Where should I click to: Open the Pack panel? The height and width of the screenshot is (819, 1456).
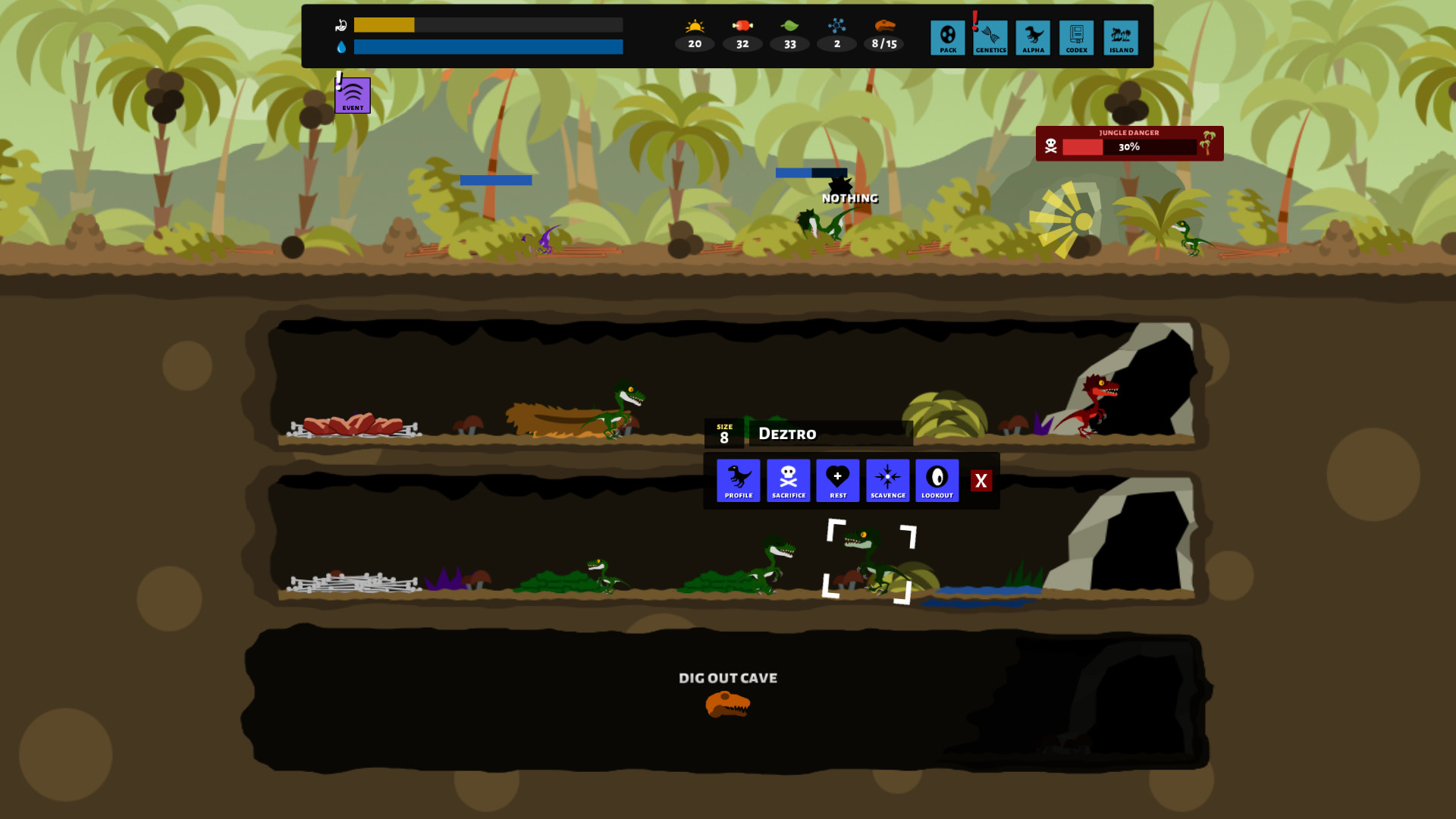(x=947, y=37)
